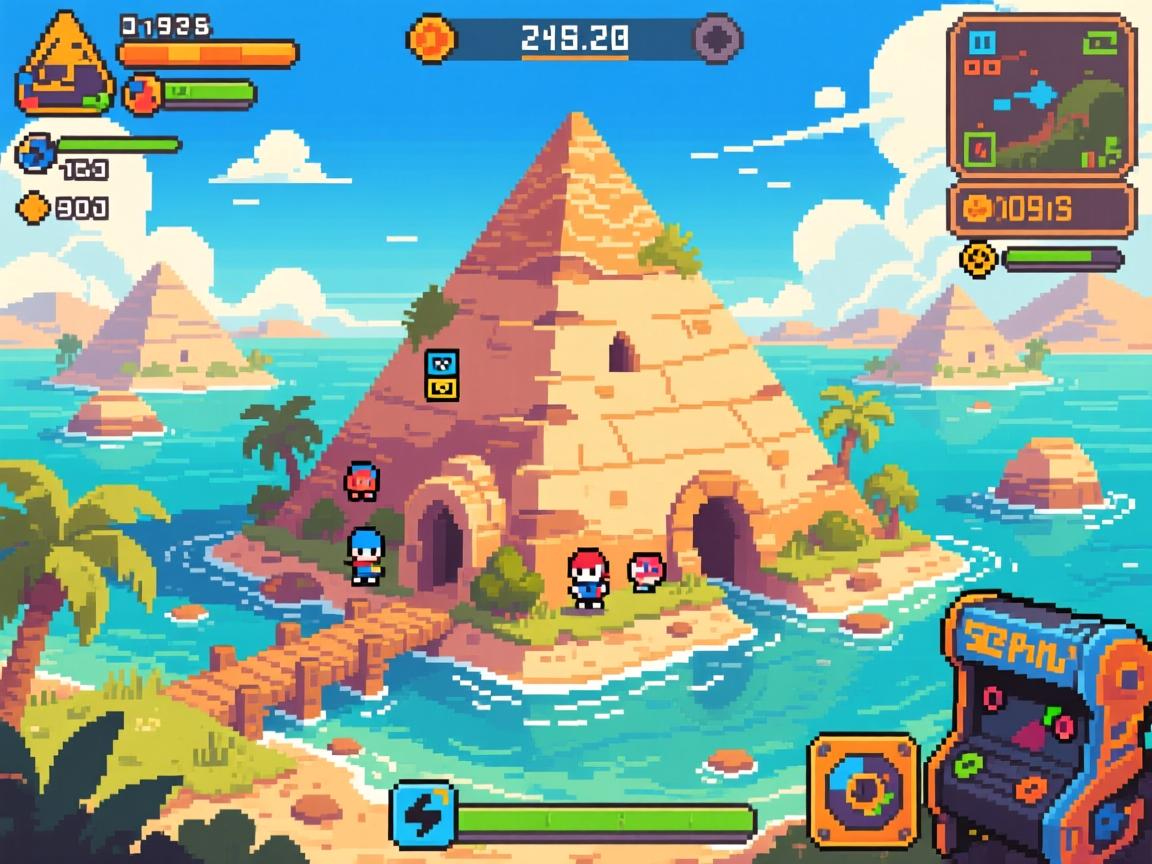
Task: Click the blue orb icon under the portrait
Action: 34,152
